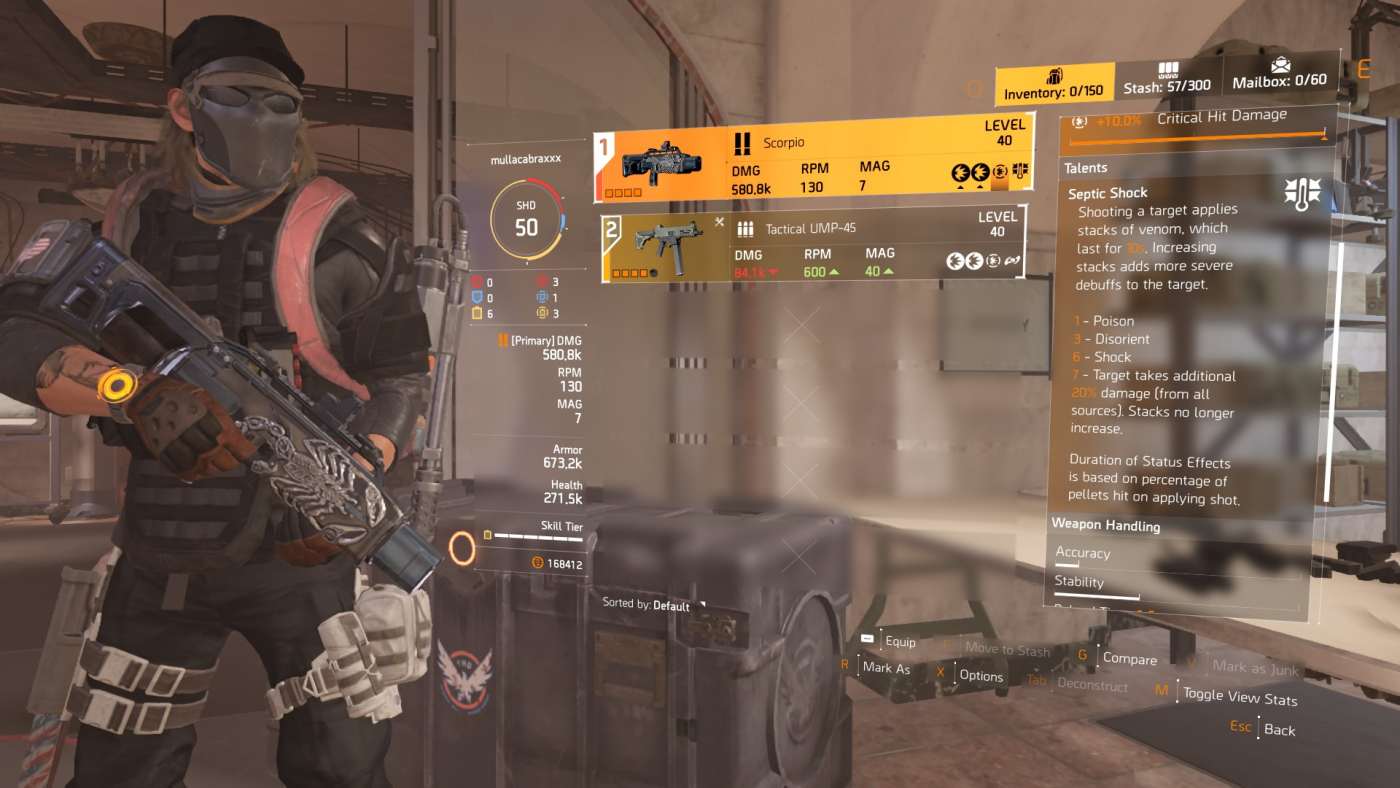This screenshot has width=1400, height=788.
Task: Click Compare to compare weapons
Action: tap(1131, 660)
